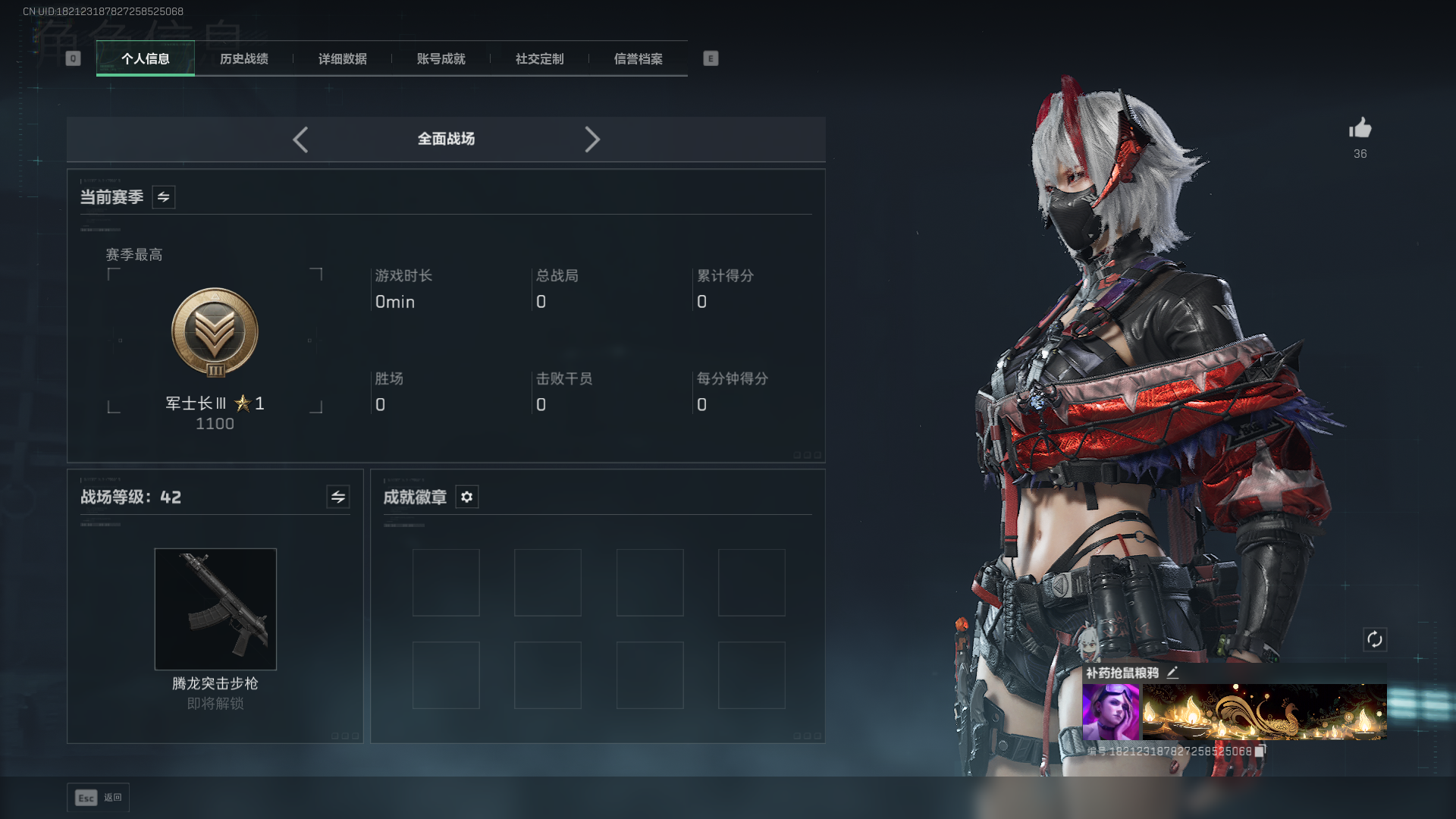
Task: Open the 社交定制 tab
Action: [x=540, y=59]
